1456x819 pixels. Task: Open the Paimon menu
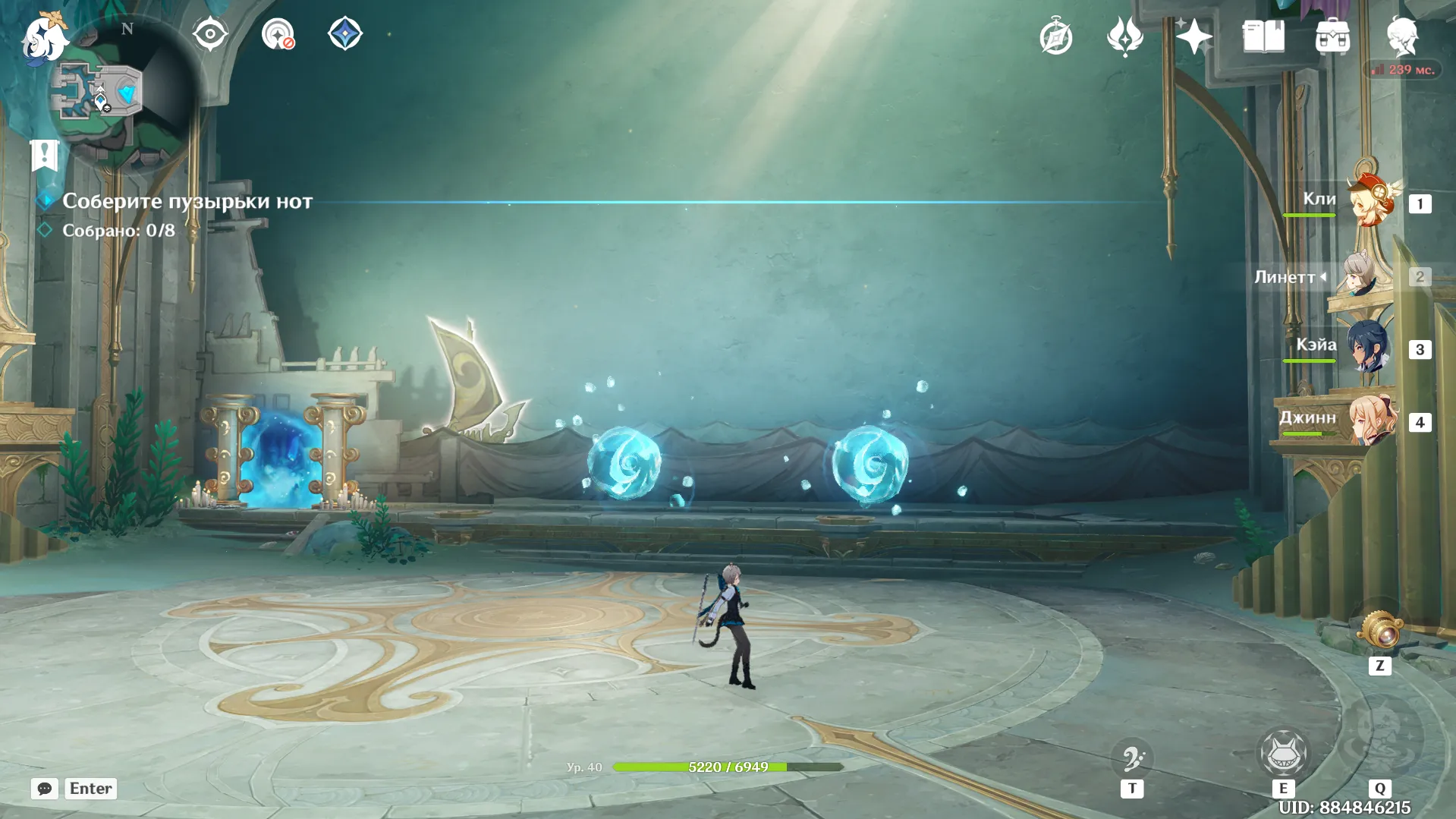43,37
